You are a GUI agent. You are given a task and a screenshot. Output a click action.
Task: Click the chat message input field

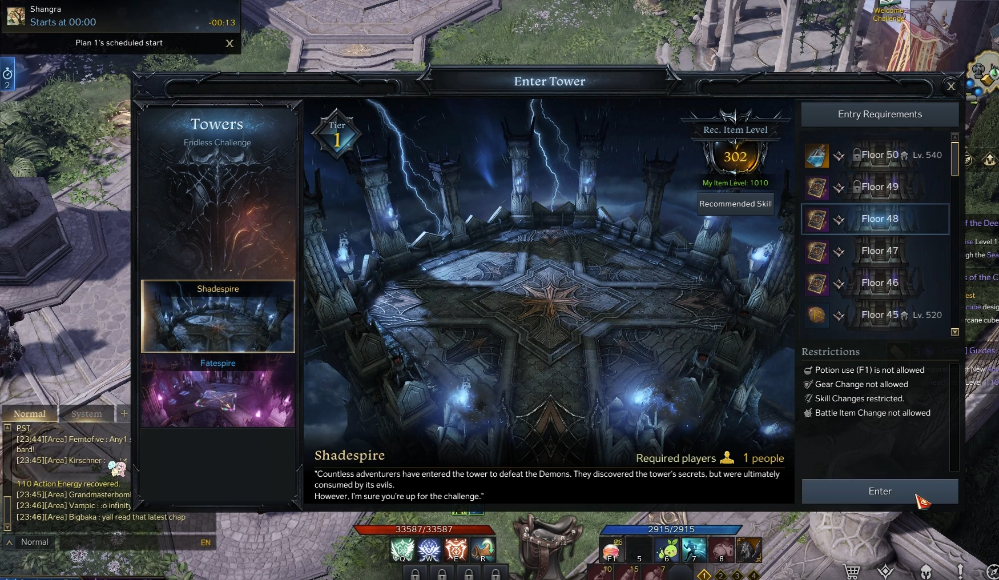tap(120, 542)
